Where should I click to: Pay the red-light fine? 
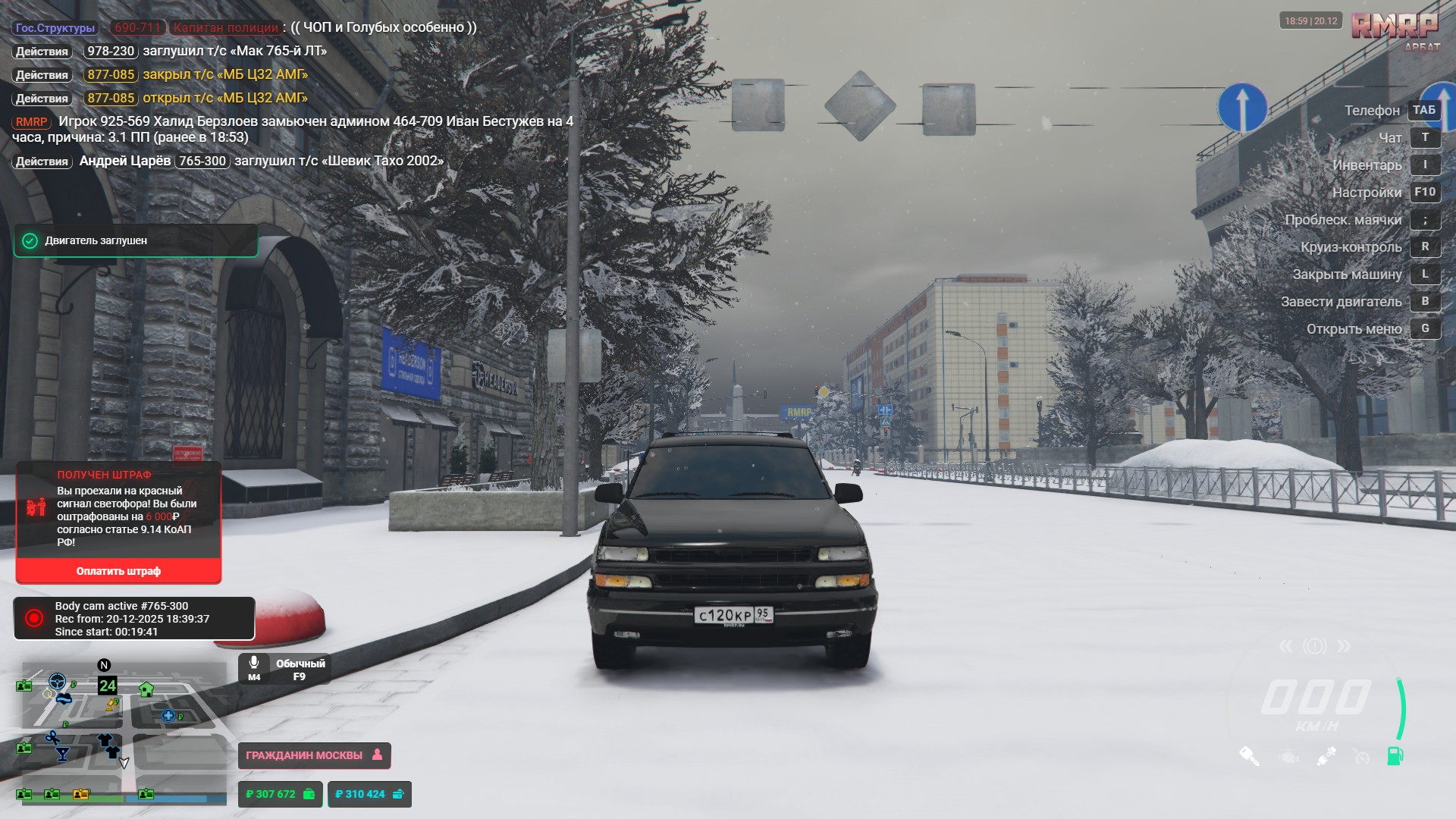[x=118, y=571]
